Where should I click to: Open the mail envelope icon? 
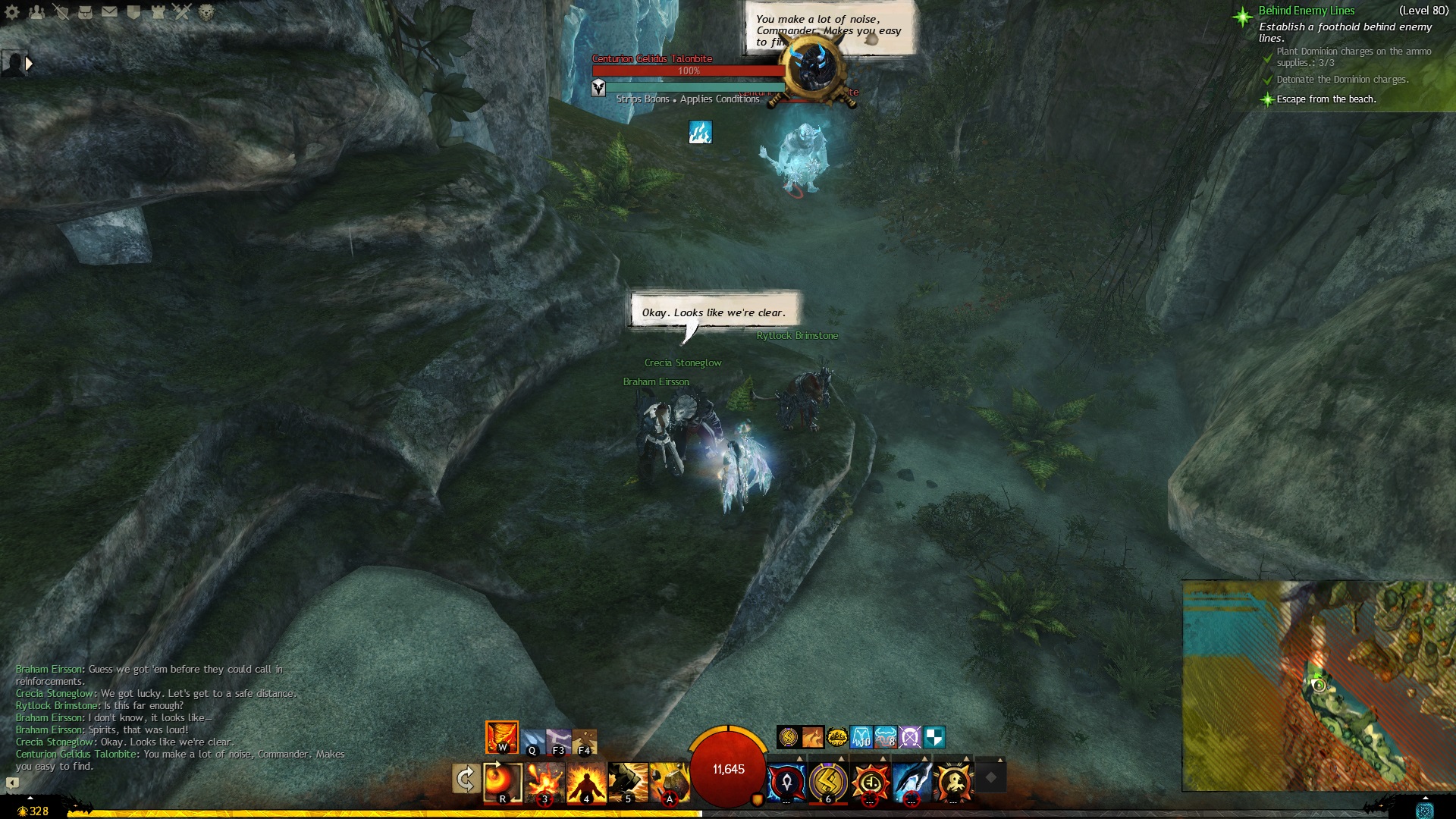tap(109, 12)
